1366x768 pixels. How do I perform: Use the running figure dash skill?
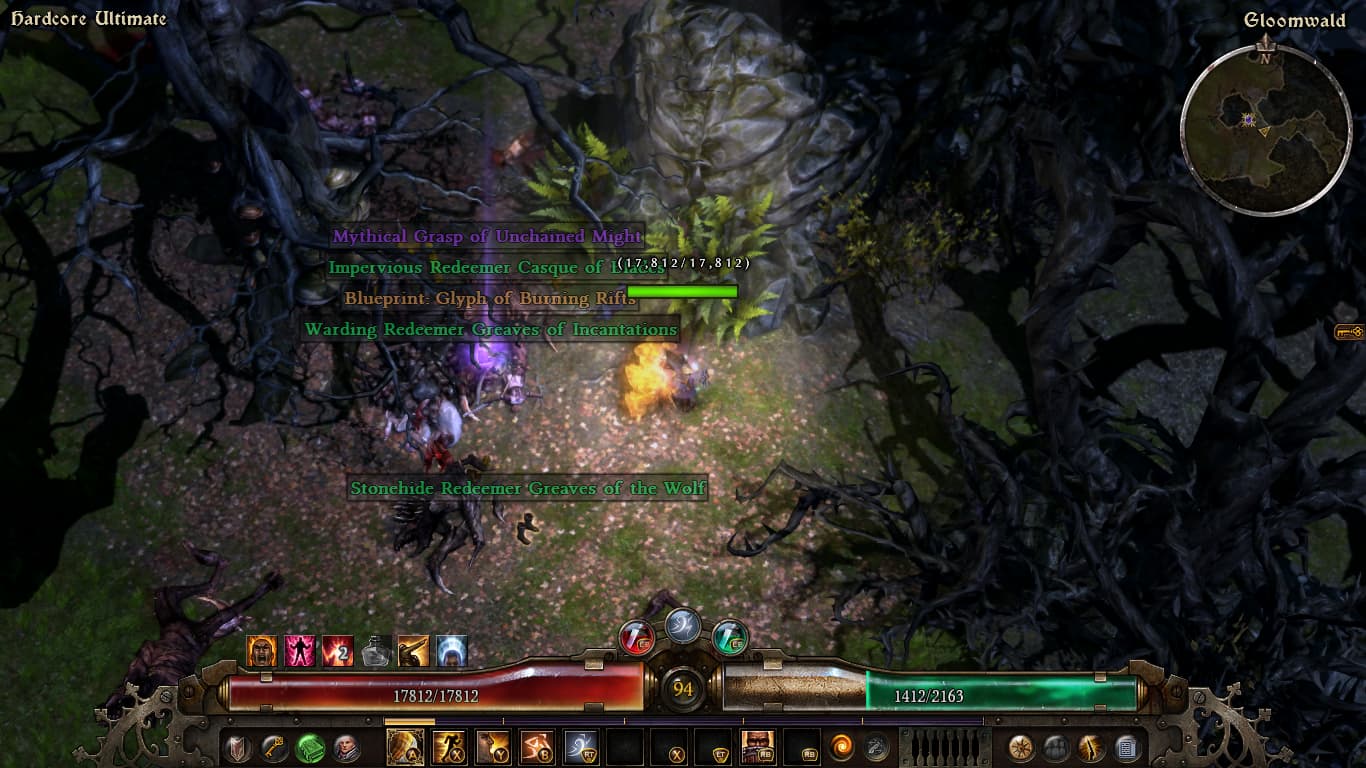point(448,747)
